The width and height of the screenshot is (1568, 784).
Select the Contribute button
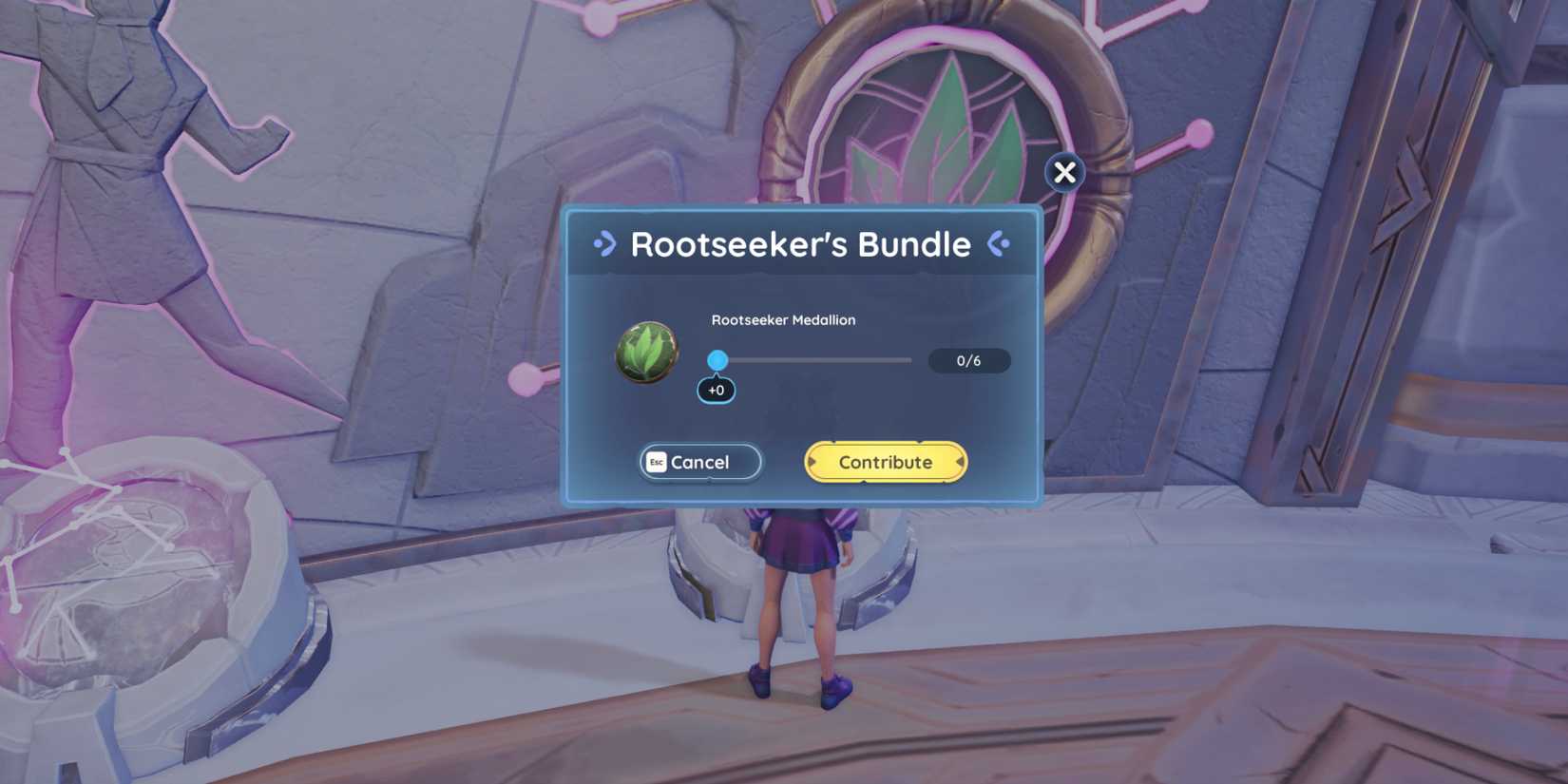tap(885, 462)
